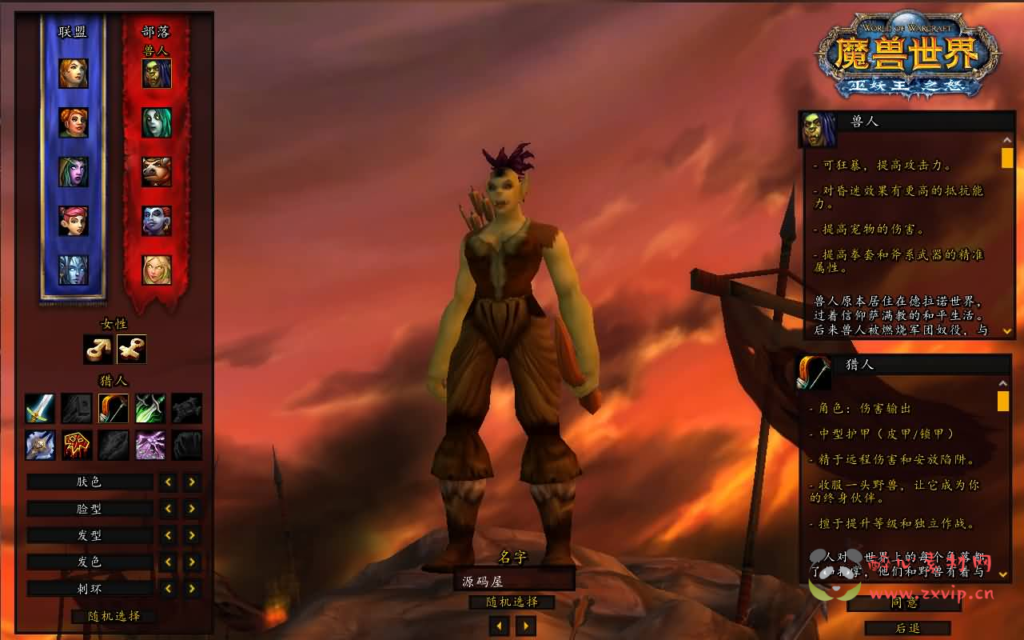Choose the Night Elf race portrait
The height and width of the screenshot is (640, 1024).
(73, 171)
